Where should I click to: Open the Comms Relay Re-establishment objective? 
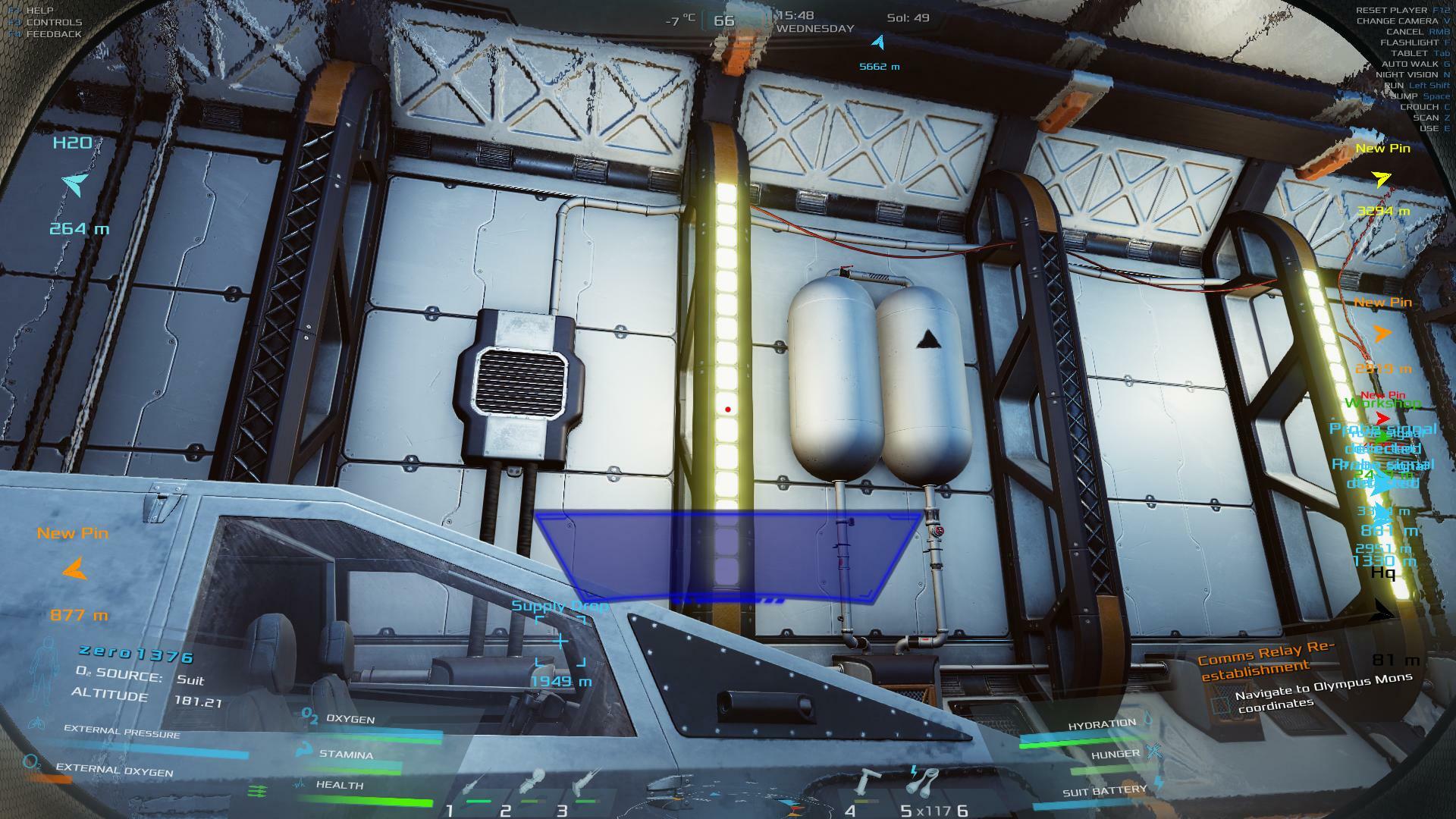1266,661
